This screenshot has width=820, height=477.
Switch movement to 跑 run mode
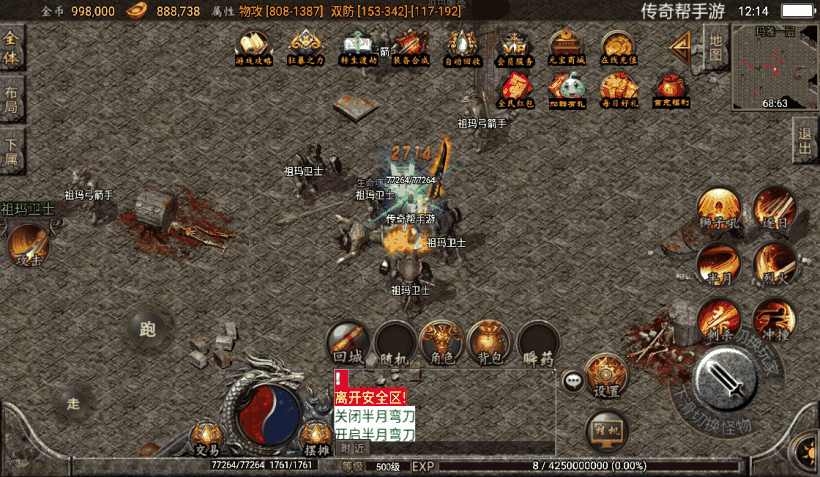148,330
